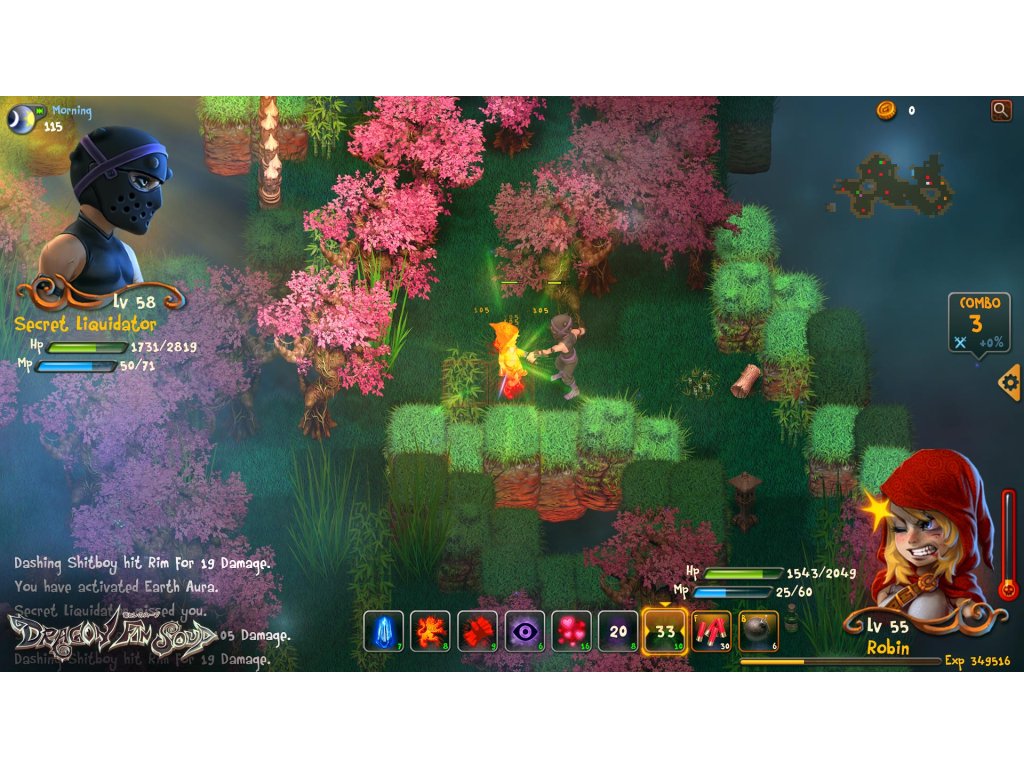Select the bomb item slot
The width and height of the screenshot is (1024, 768).
(758, 632)
